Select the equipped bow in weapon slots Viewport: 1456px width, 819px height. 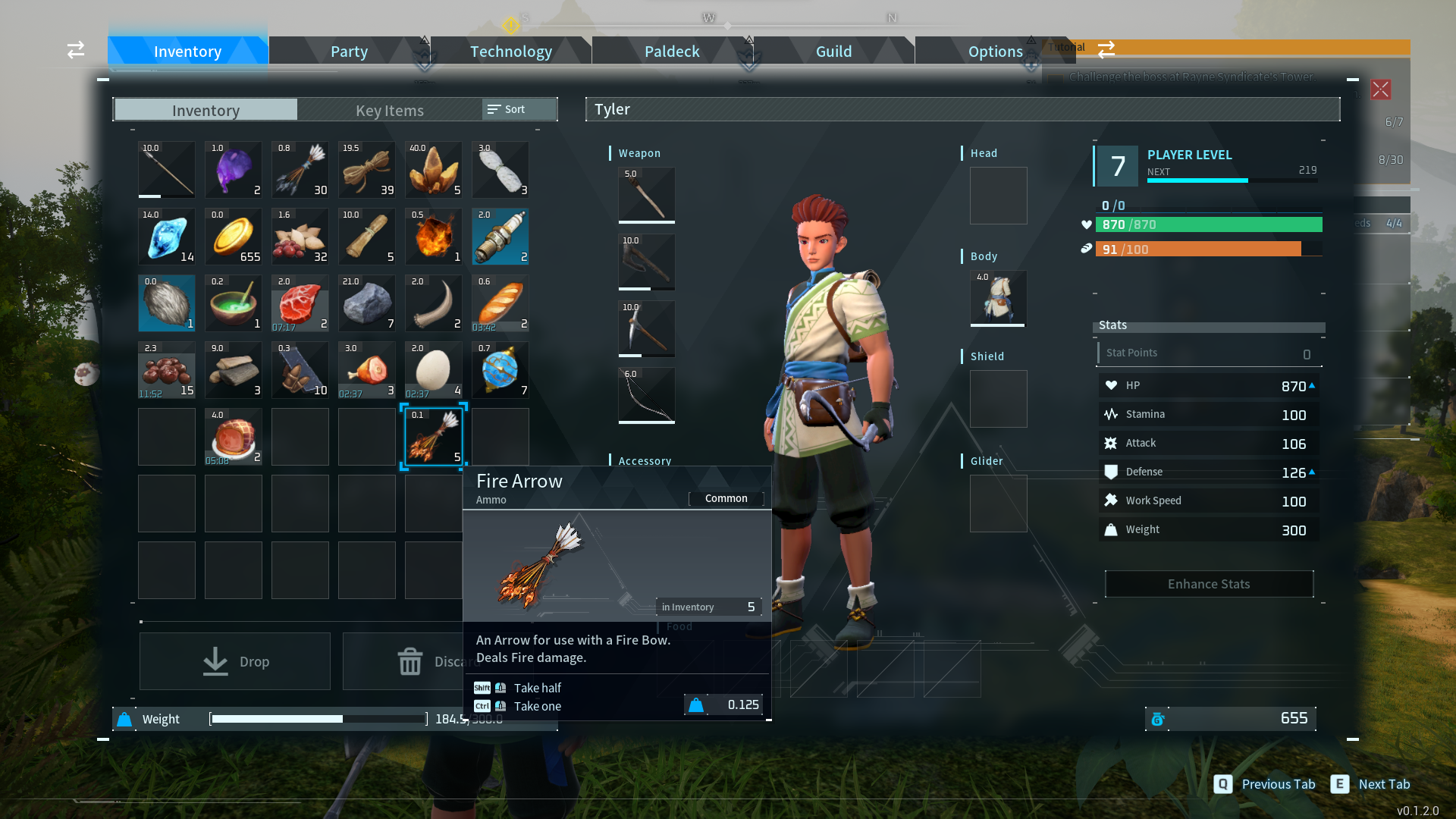645,395
